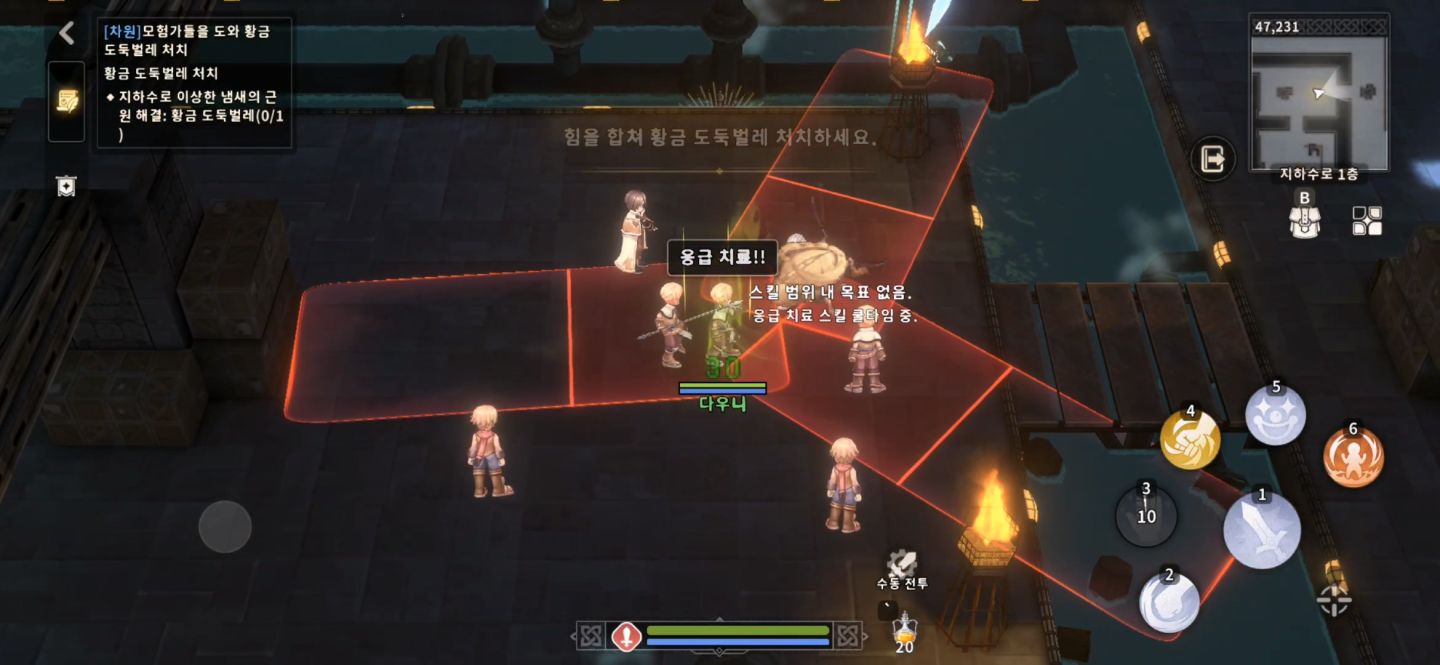Tap the dungeon exit door icon
Image resolution: width=1440 pixels, height=665 pixels.
(x=1213, y=159)
